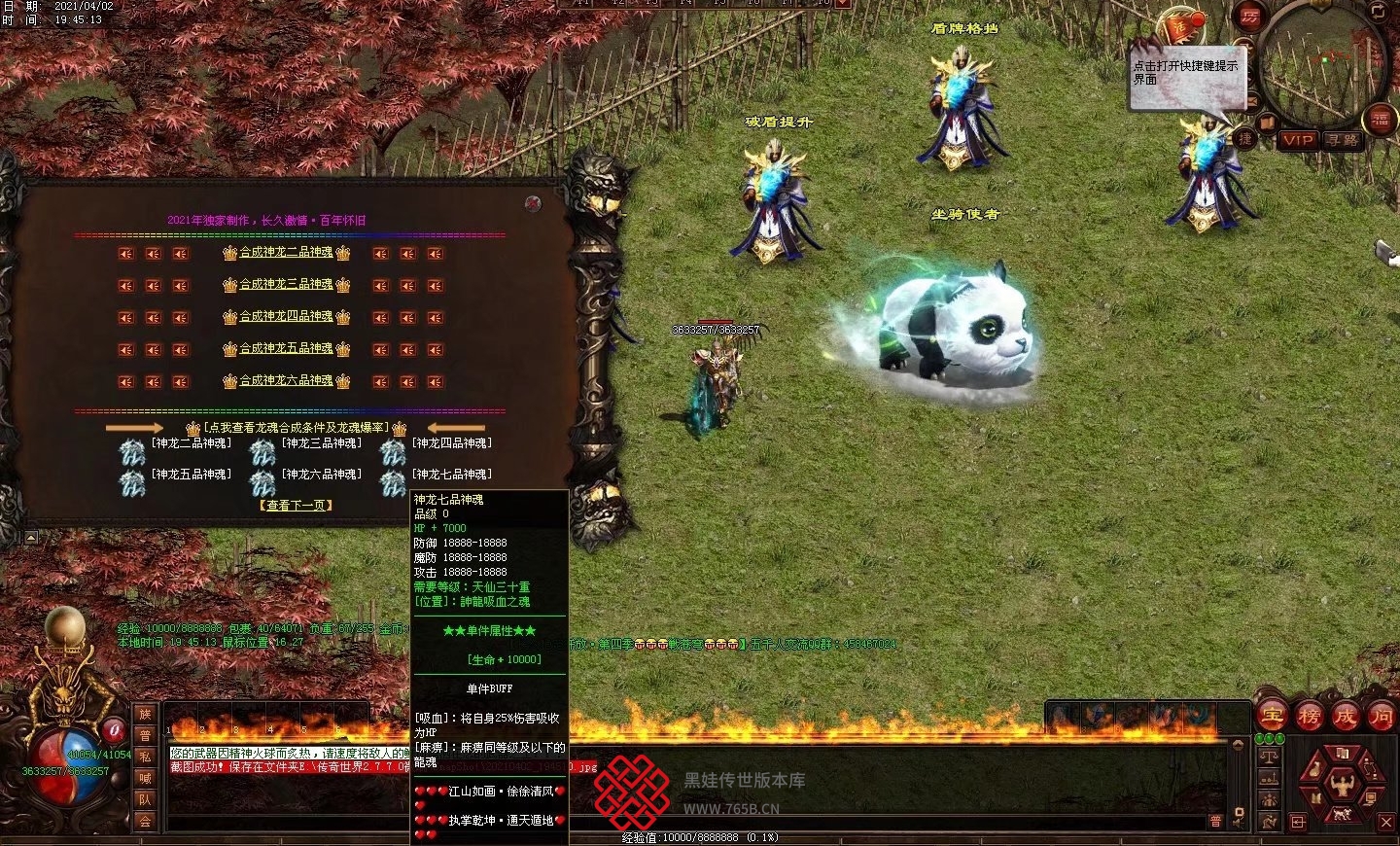Screen dimensions: 1400x846
Task: Open character panel via muscular figure icon
Action: 1342,782
